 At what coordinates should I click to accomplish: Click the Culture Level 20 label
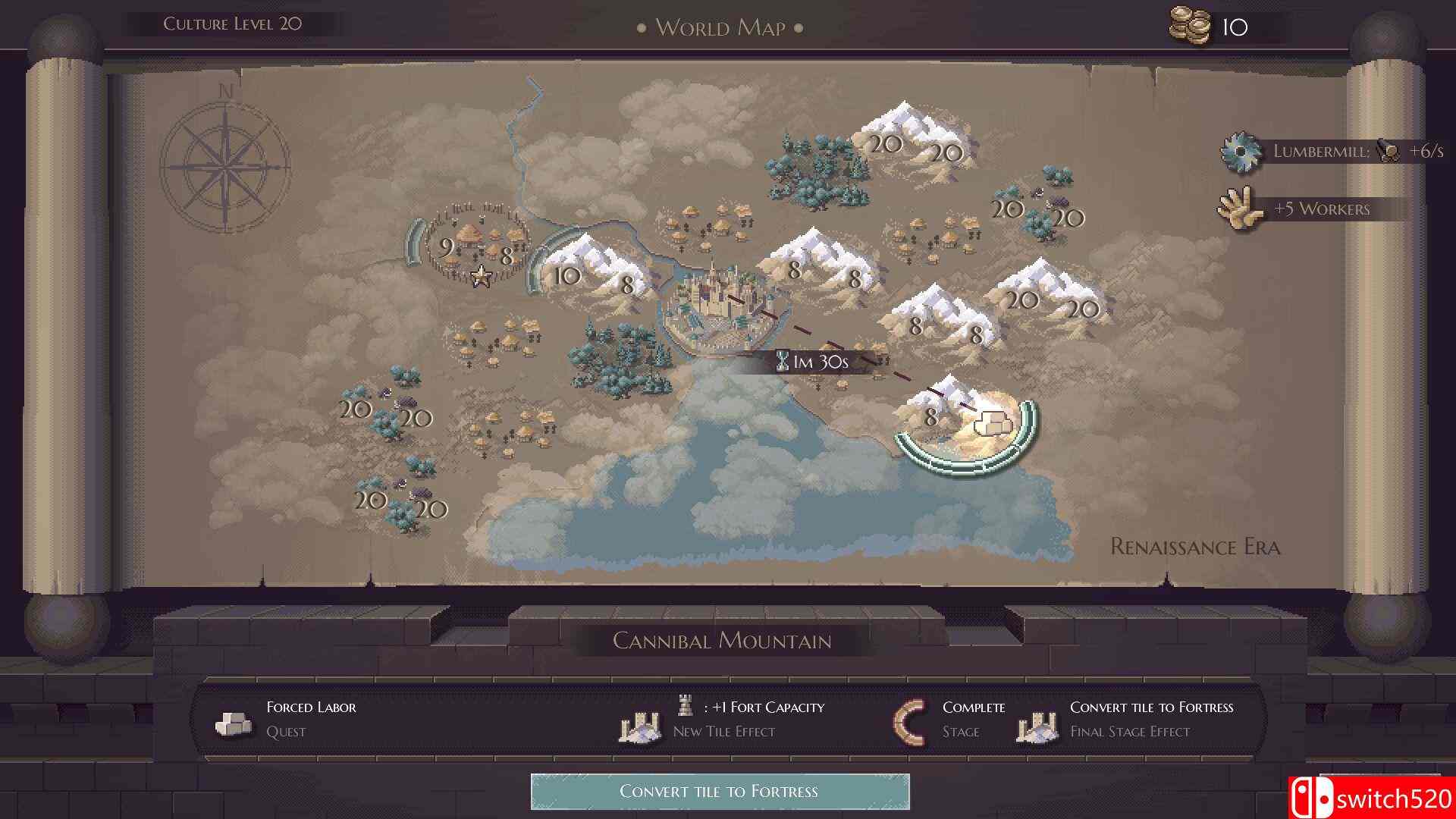coord(232,23)
